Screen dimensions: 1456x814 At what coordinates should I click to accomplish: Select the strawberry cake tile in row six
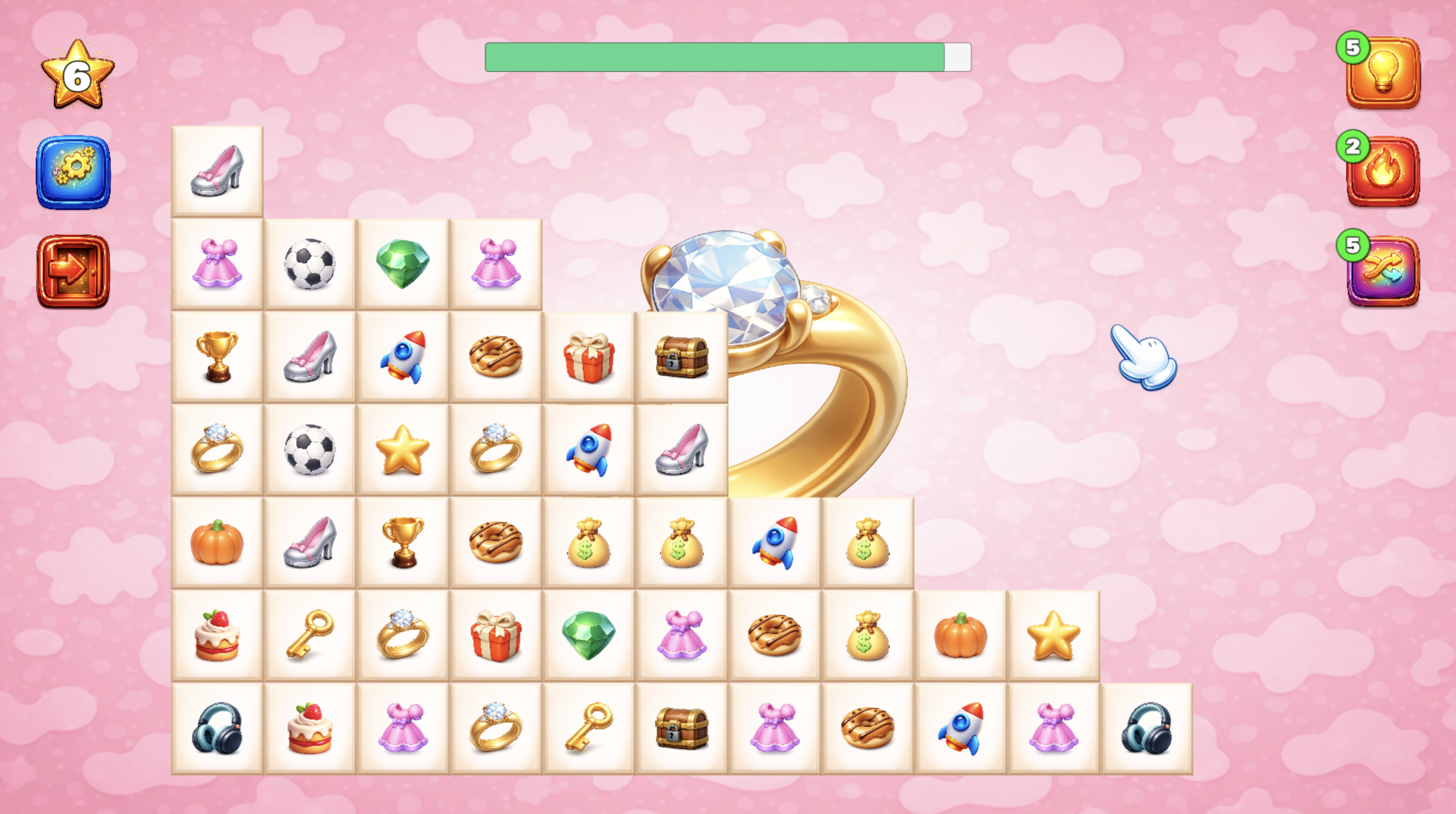pyautogui.click(x=218, y=634)
